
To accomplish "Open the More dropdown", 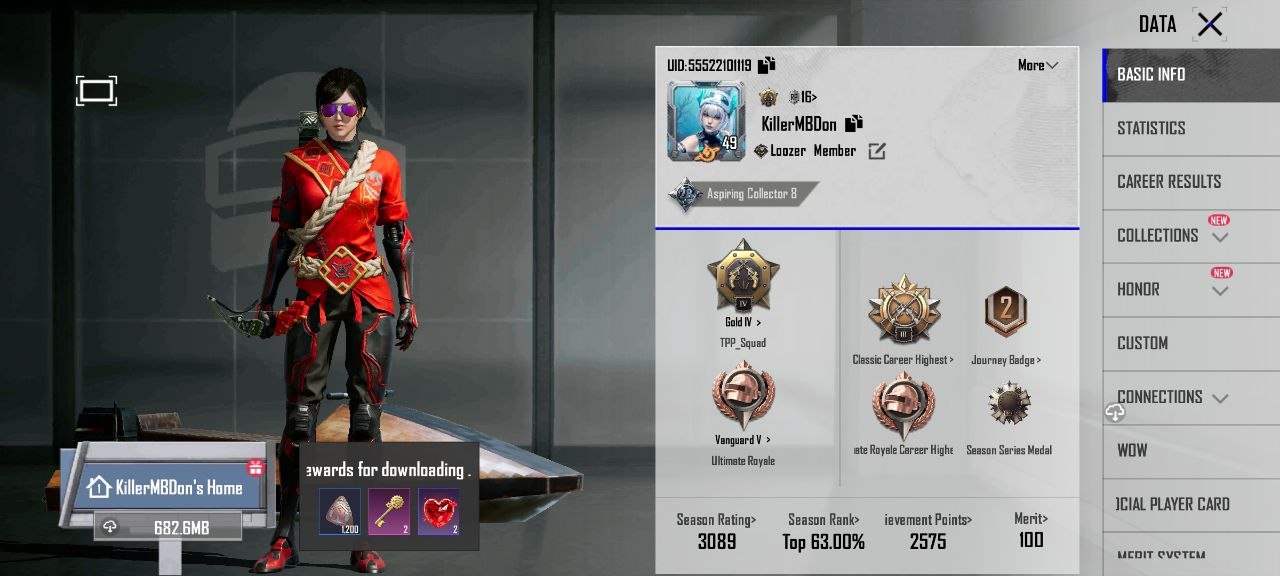I will (x=1037, y=65).
